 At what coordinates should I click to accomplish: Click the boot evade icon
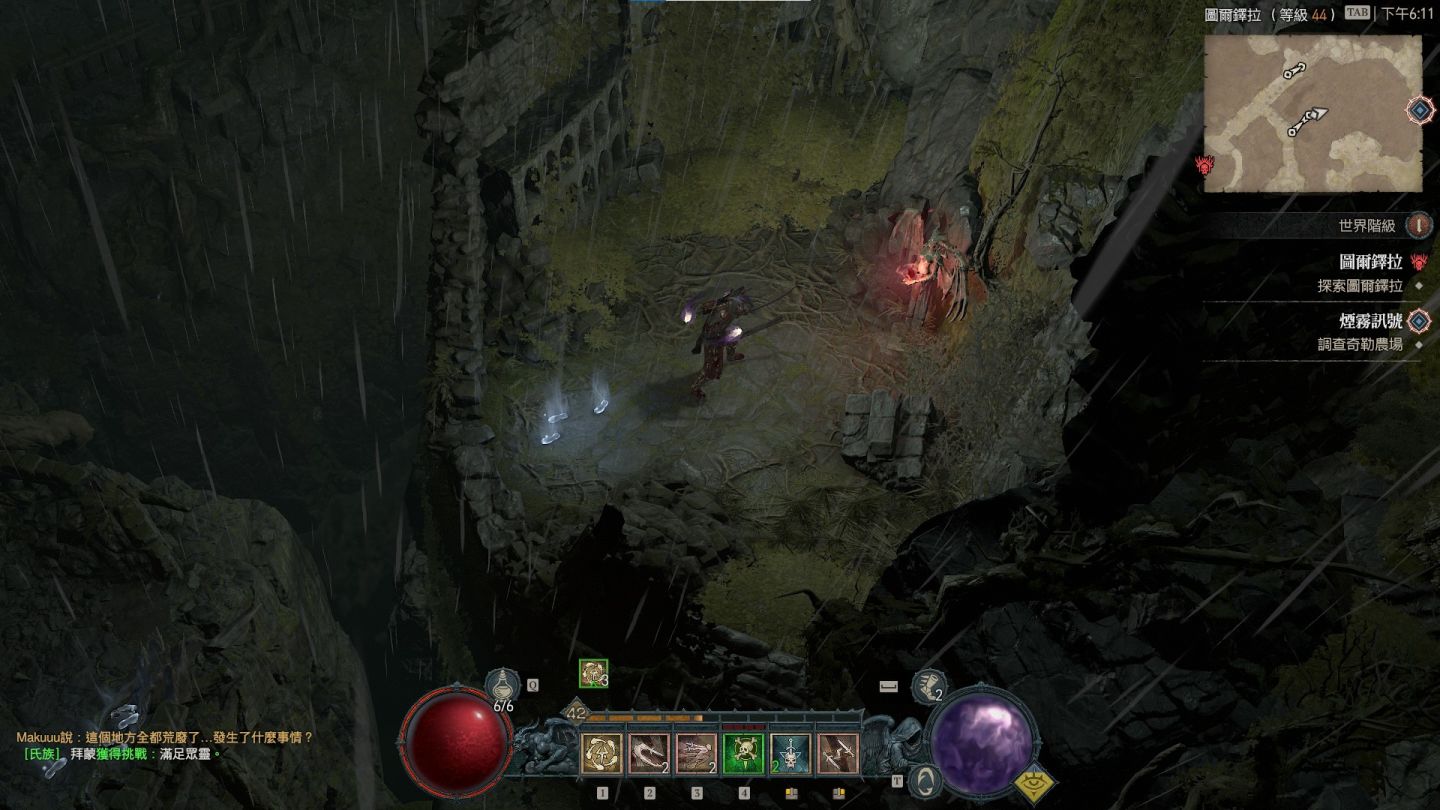point(929,686)
